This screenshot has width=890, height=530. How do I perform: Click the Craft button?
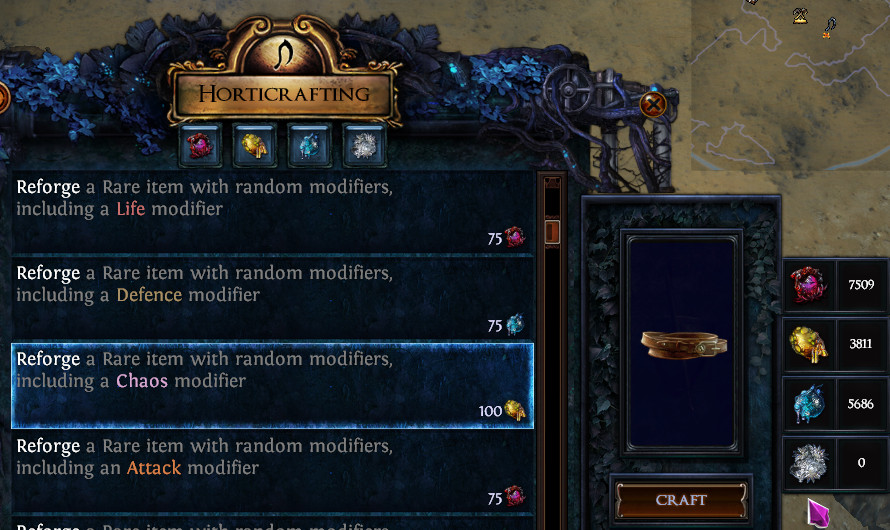[x=681, y=500]
